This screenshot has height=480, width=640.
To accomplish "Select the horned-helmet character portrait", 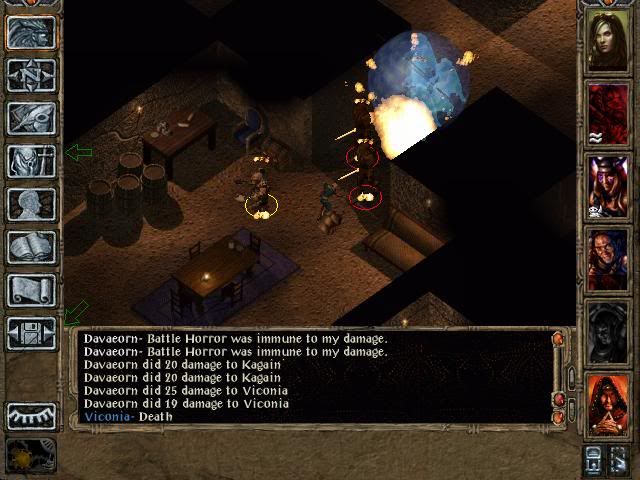I will [x=608, y=185].
